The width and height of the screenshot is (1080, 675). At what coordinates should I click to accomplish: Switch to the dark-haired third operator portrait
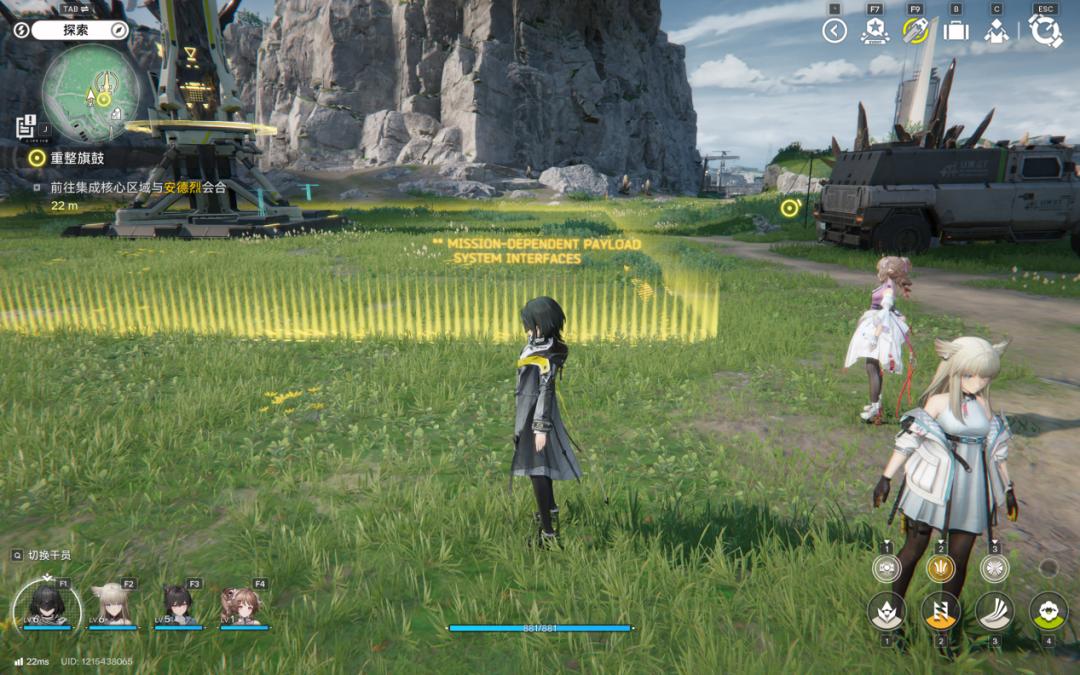pos(178,605)
